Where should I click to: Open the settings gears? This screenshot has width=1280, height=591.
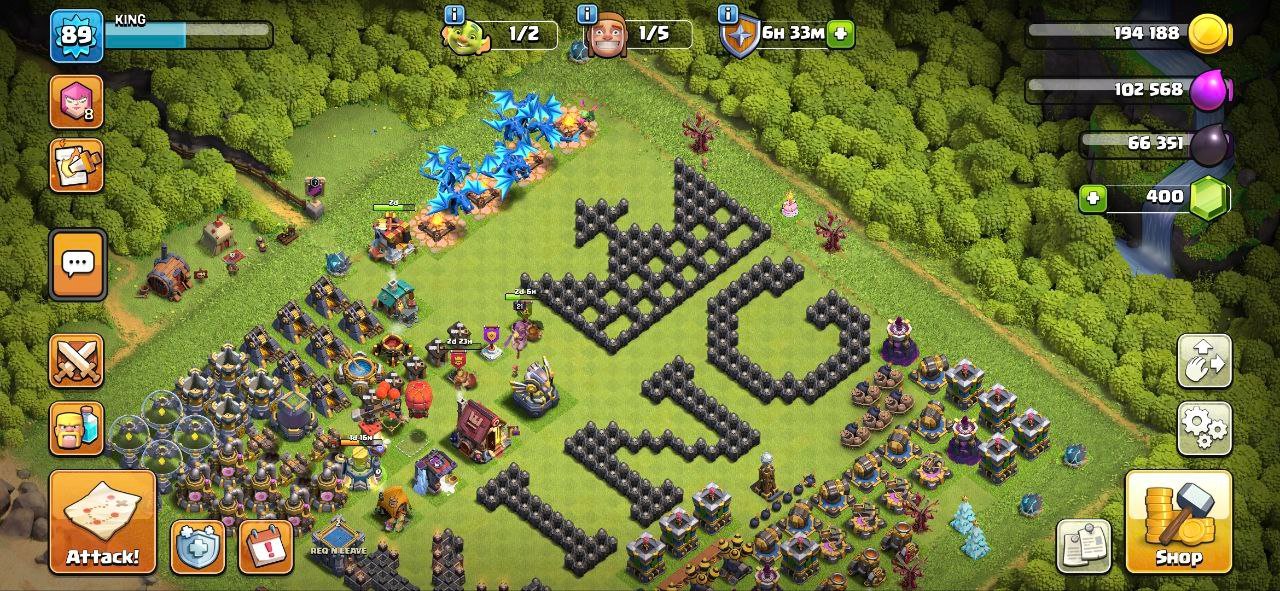(1204, 429)
